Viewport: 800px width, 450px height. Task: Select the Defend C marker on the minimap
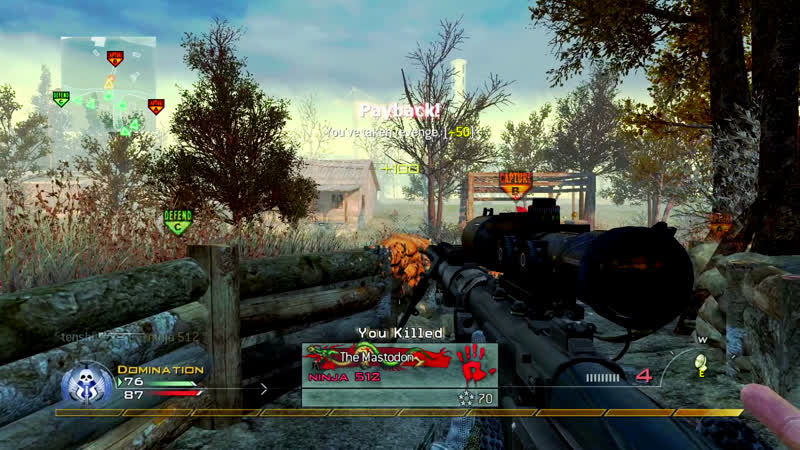pos(61,98)
